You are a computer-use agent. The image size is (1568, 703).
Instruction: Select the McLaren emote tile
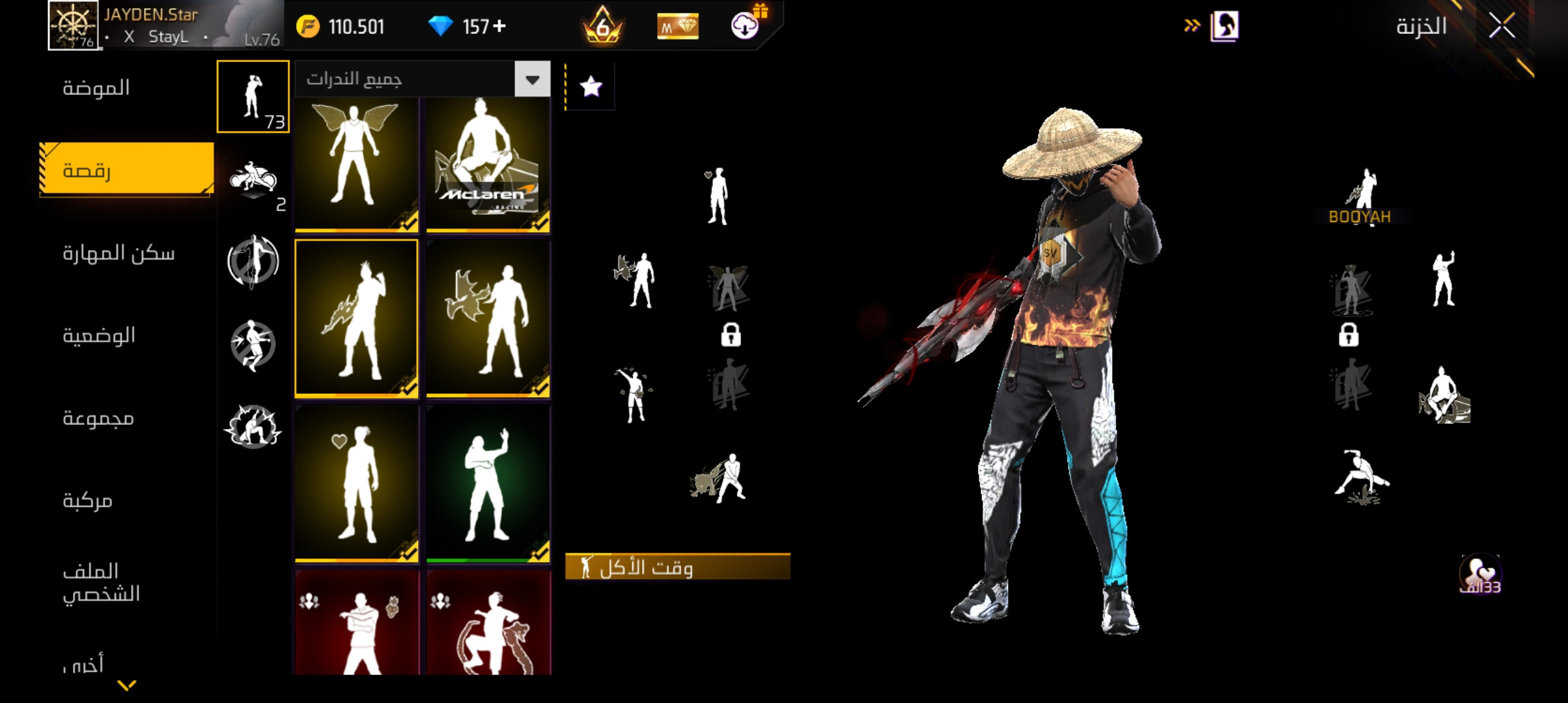tap(488, 164)
